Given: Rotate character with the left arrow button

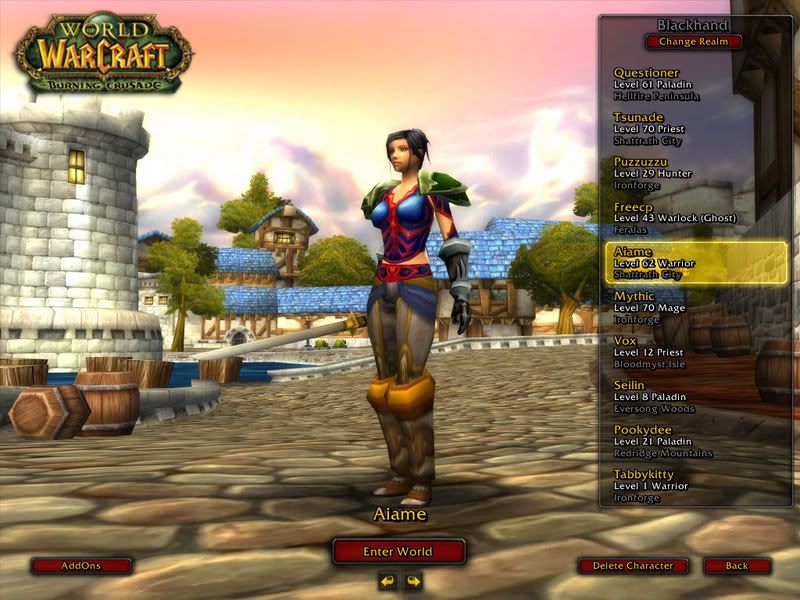Looking at the screenshot, I should pyautogui.click(x=388, y=581).
